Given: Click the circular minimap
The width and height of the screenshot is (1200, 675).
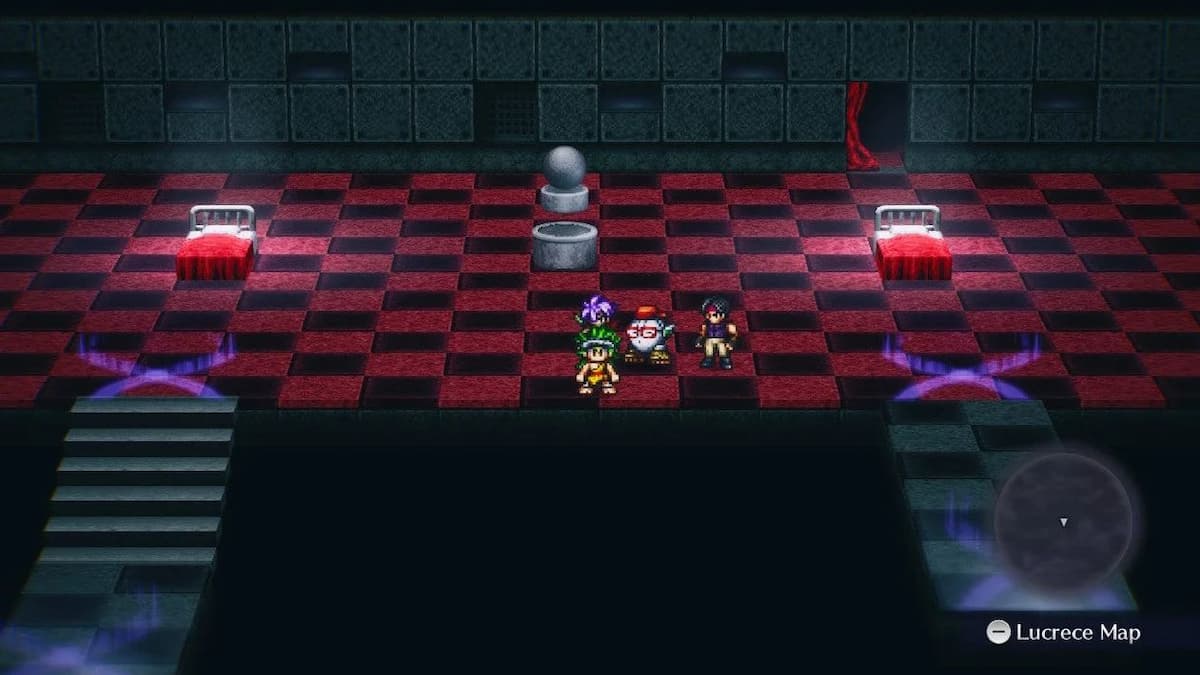Looking at the screenshot, I should pos(1063,522).
